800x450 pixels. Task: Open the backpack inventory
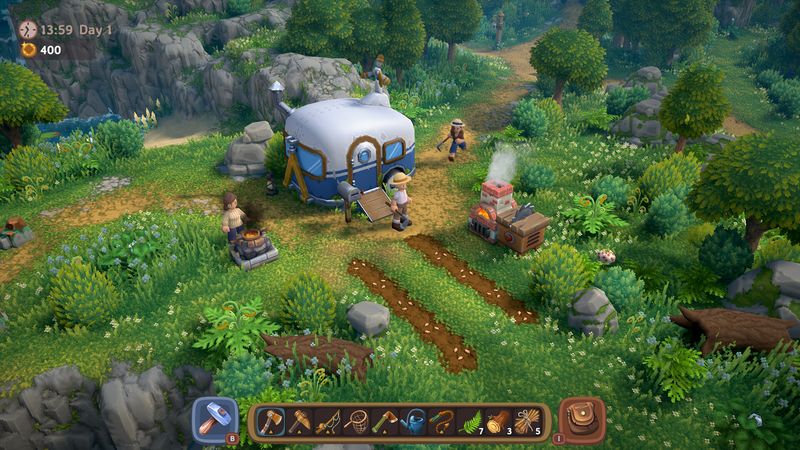coord(582,420)
